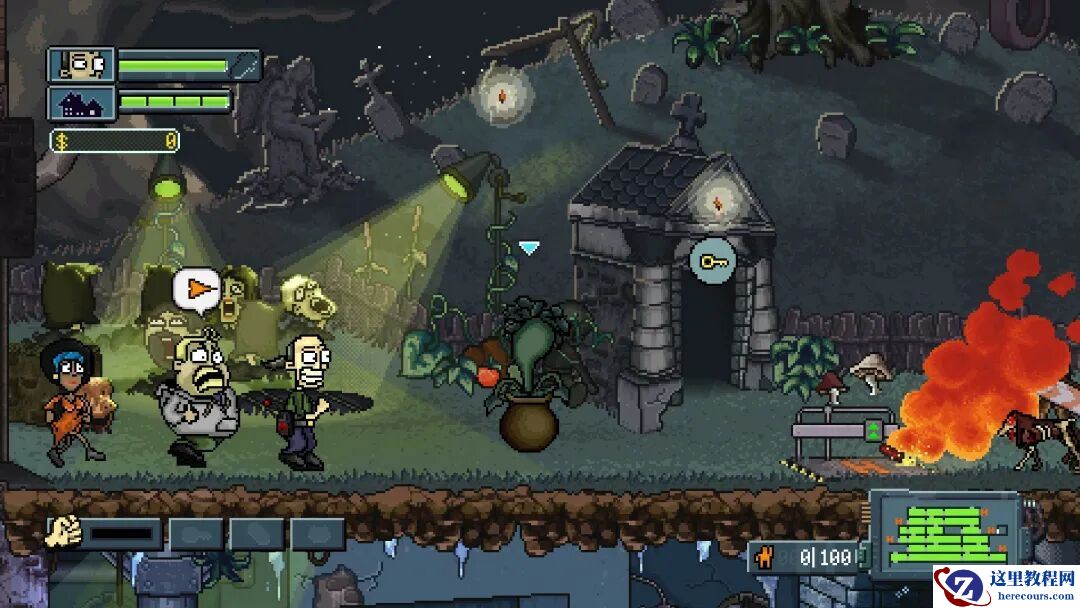Click the orange arrow speech bubble
This screenshot has width=1080, height=608.
point(197,289)
